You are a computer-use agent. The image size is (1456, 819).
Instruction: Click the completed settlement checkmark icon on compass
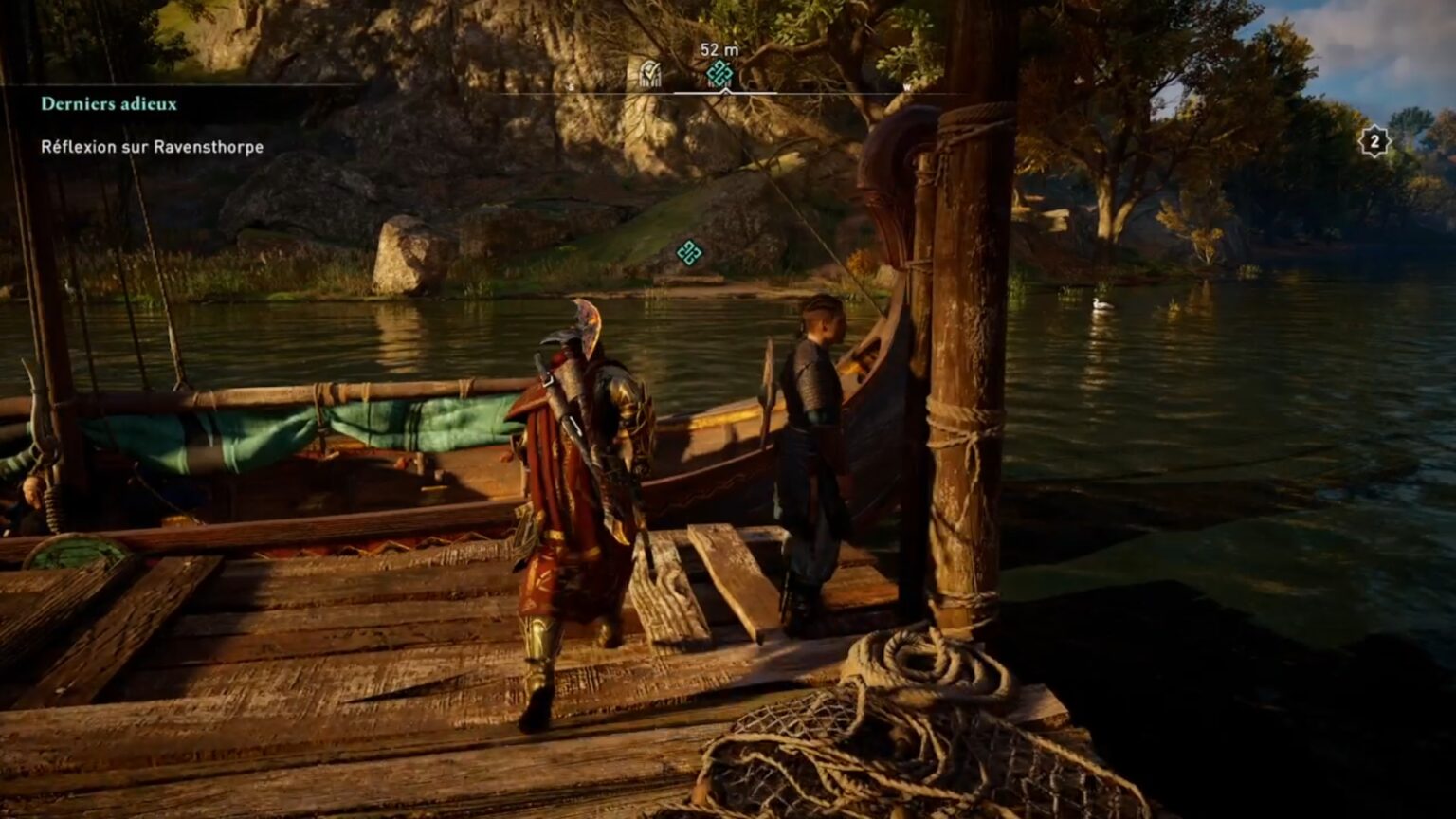[x=650, y=70]
